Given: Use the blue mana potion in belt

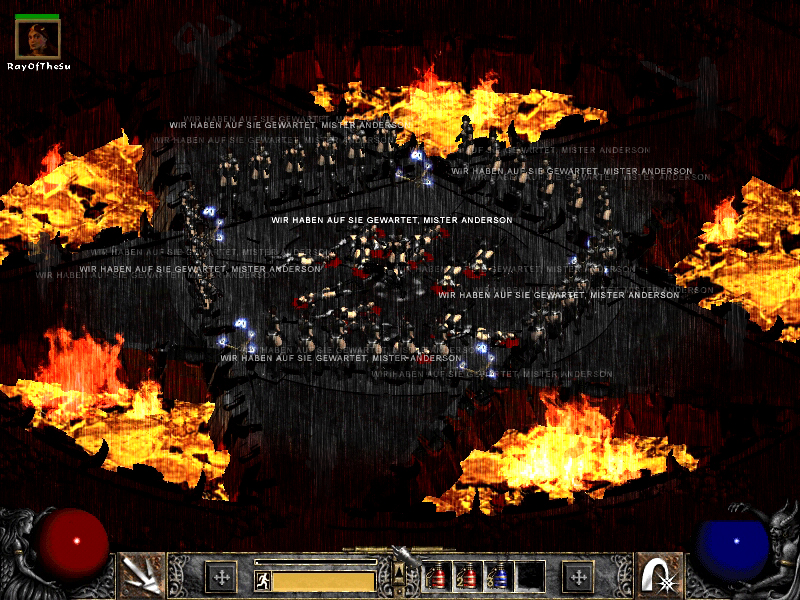Looking at the screenshot, I should 499,576.
